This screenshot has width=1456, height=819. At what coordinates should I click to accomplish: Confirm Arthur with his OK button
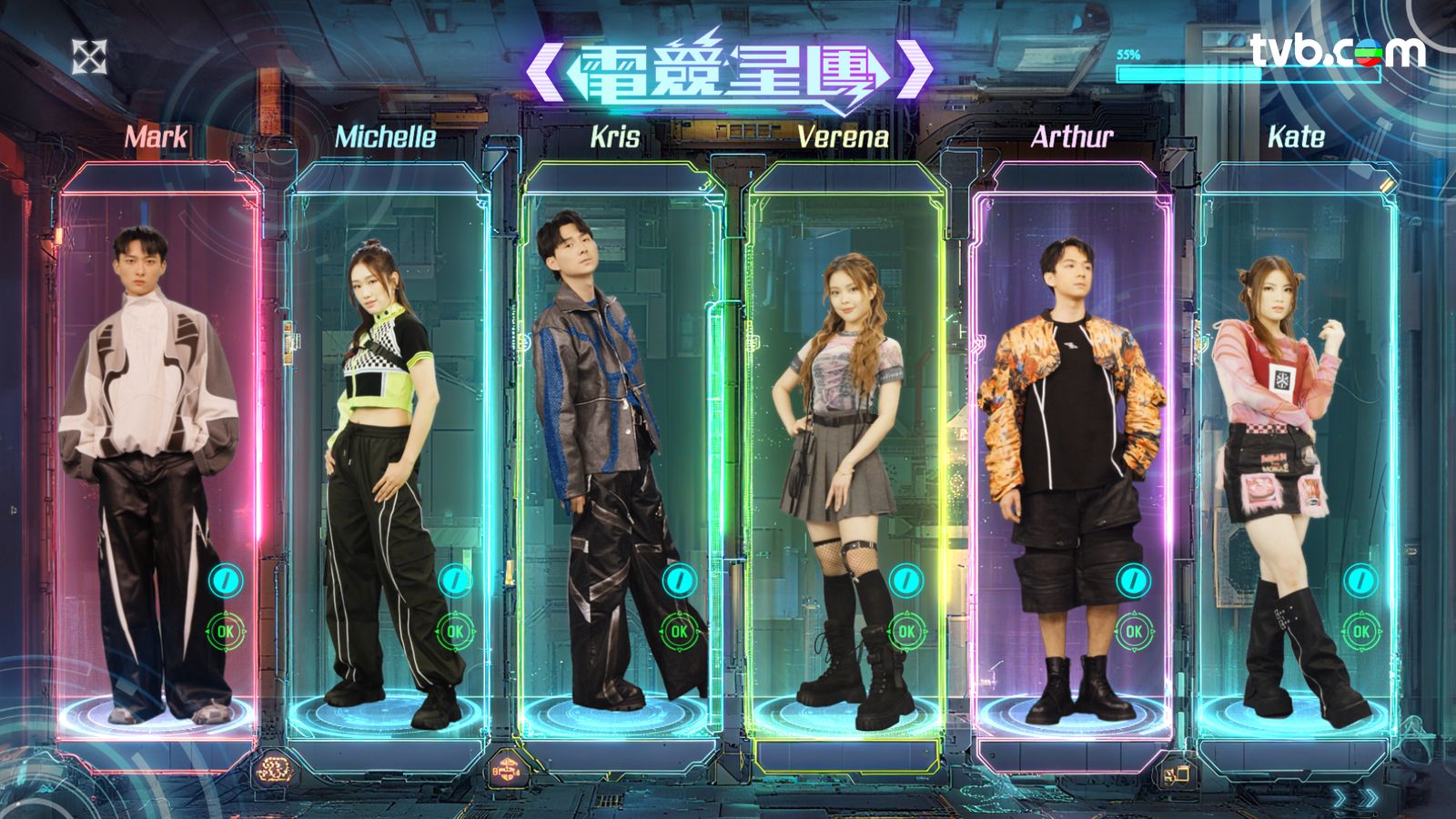pyautogui.click(x=1134, y=631)
